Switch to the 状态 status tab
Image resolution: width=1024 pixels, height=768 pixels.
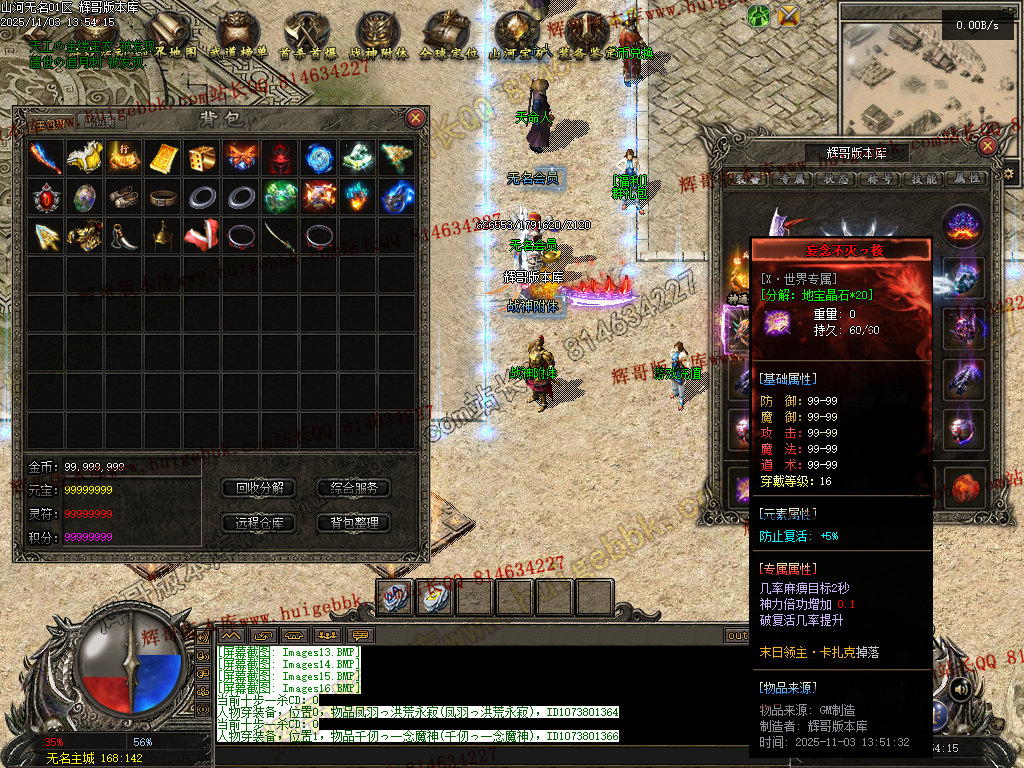coord(837,179)
